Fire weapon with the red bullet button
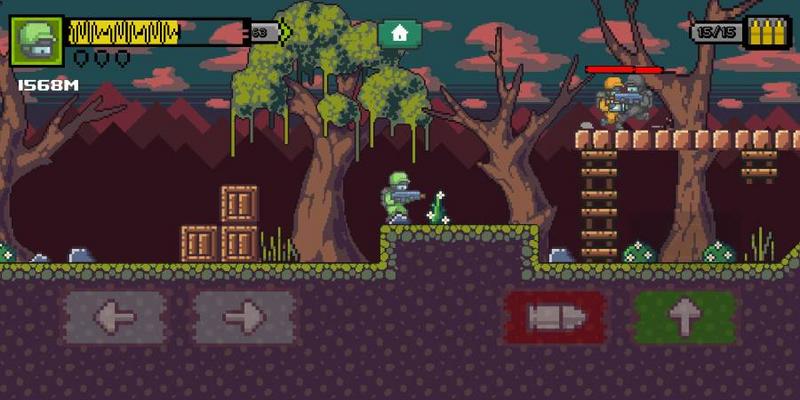Viewport: 800px width, 400px height. point(555,318)
